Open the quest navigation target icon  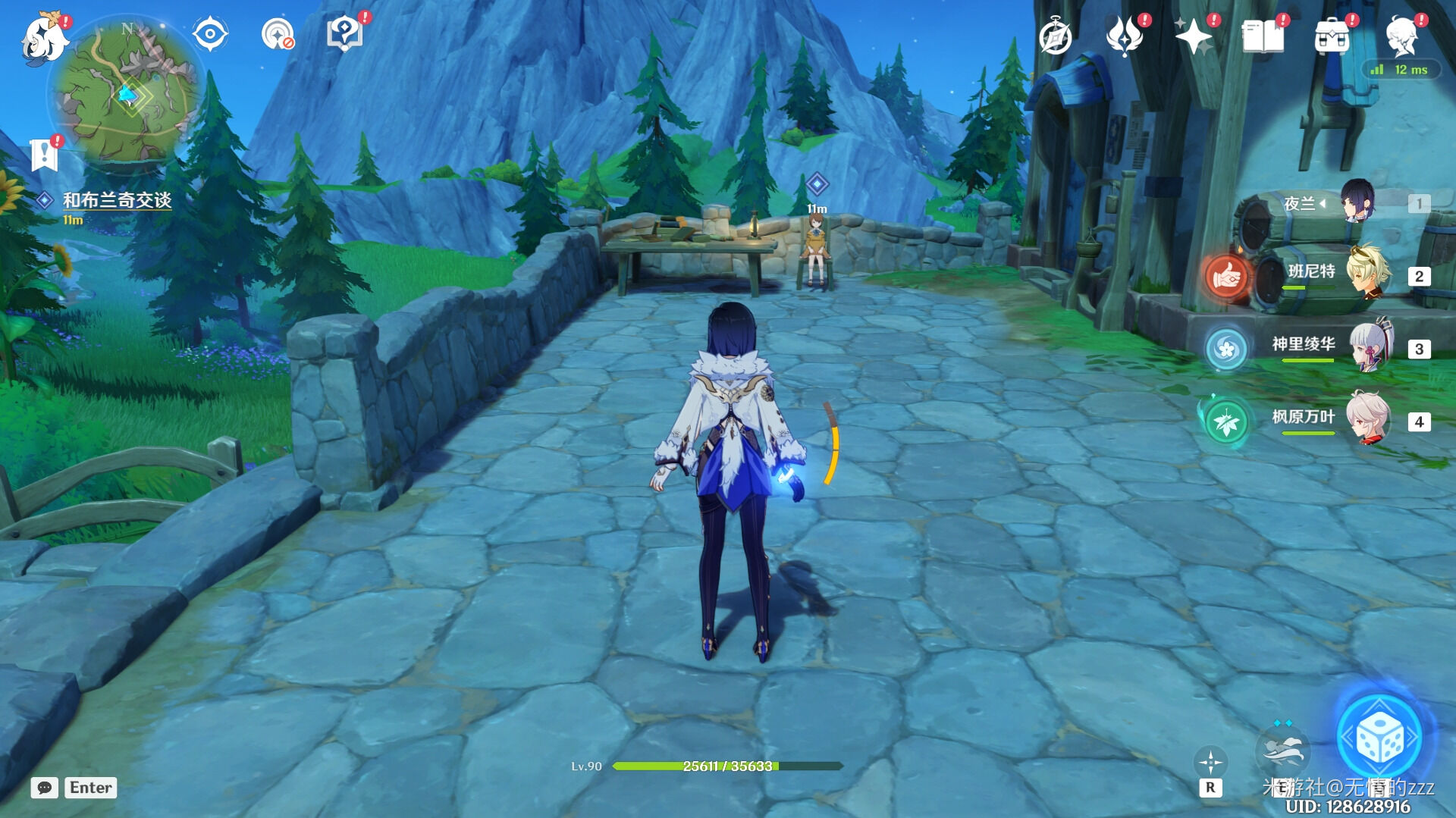[x=277, y=34]
